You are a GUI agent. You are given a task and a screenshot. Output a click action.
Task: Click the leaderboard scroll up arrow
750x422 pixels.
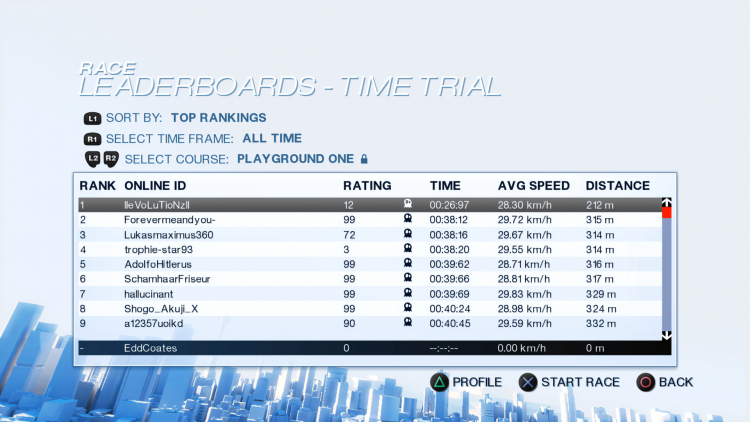point(667,203)
